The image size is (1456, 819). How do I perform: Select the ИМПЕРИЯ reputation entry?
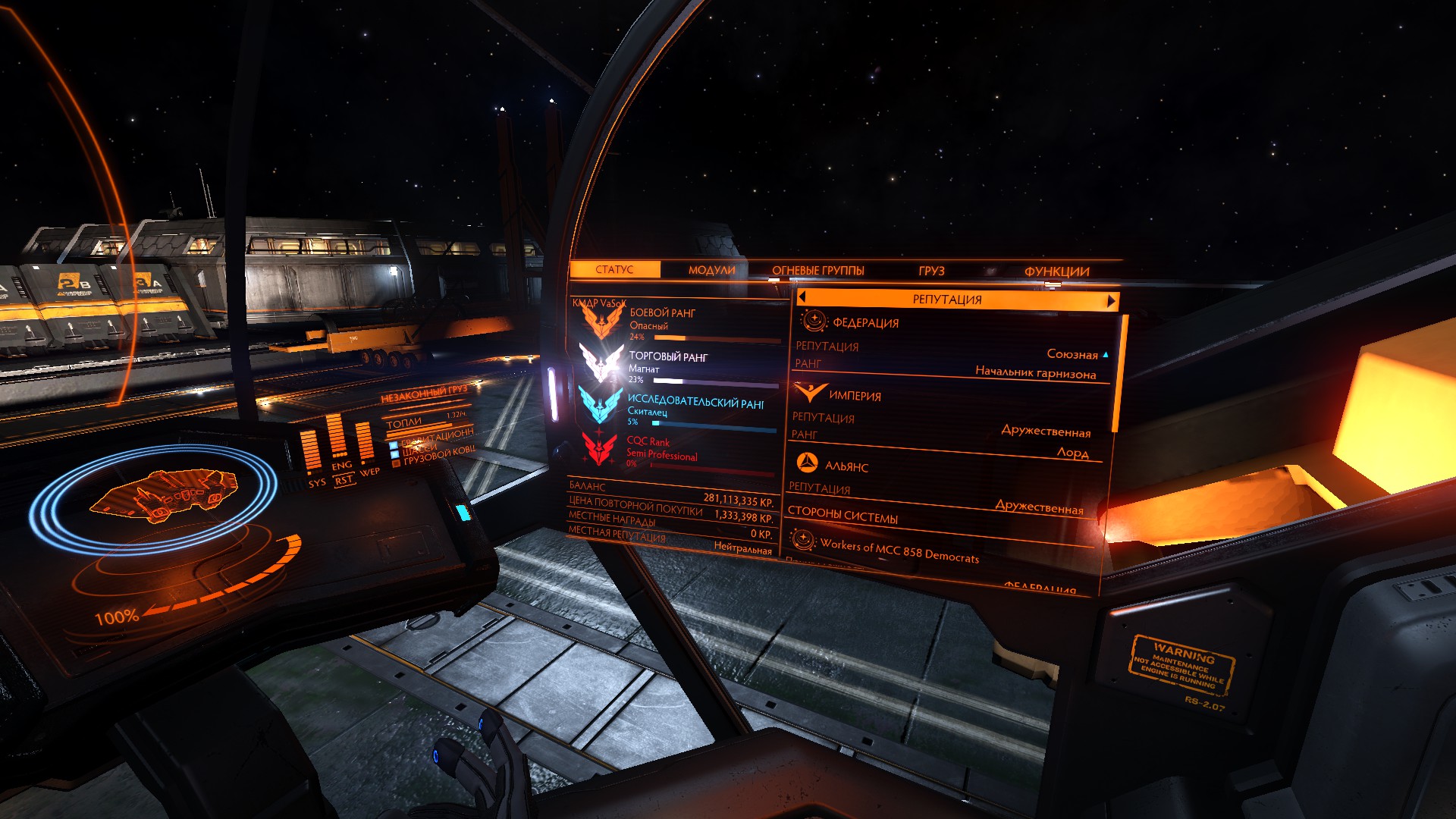[855, 395]
